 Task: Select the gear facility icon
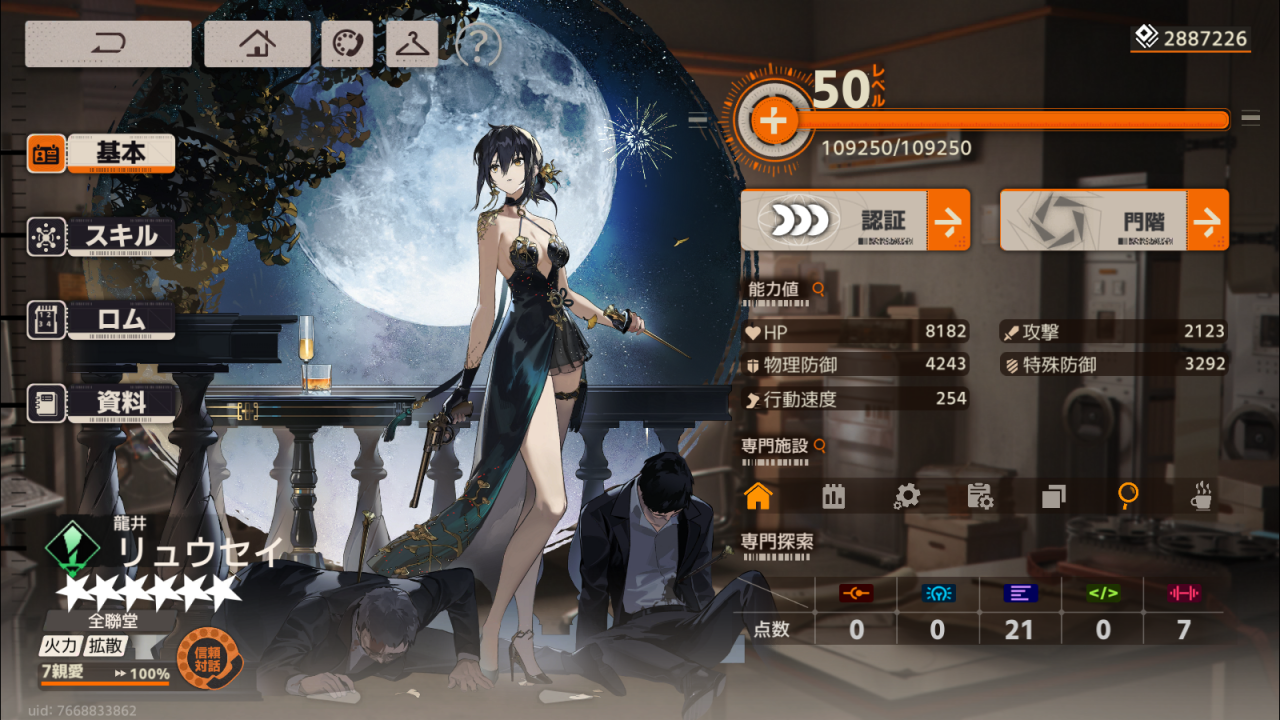pos(906,496)
